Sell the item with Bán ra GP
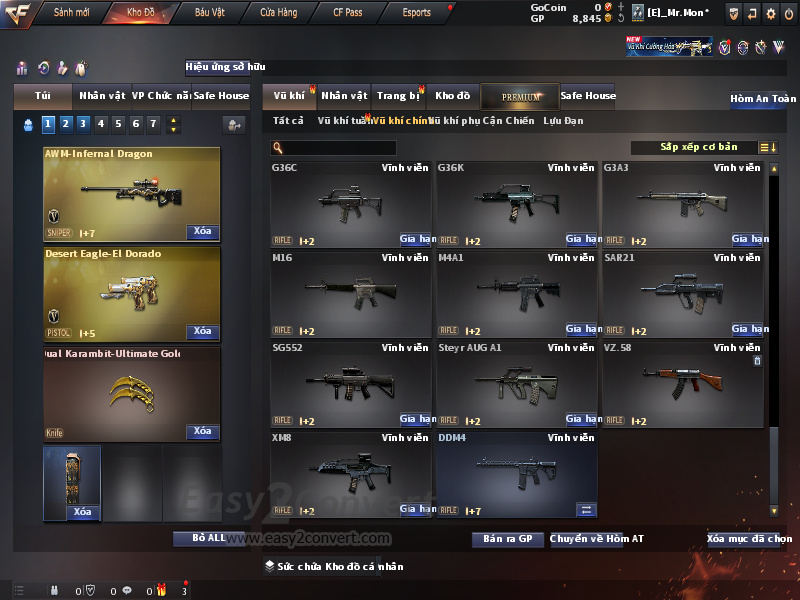 [x=507, y=539]
